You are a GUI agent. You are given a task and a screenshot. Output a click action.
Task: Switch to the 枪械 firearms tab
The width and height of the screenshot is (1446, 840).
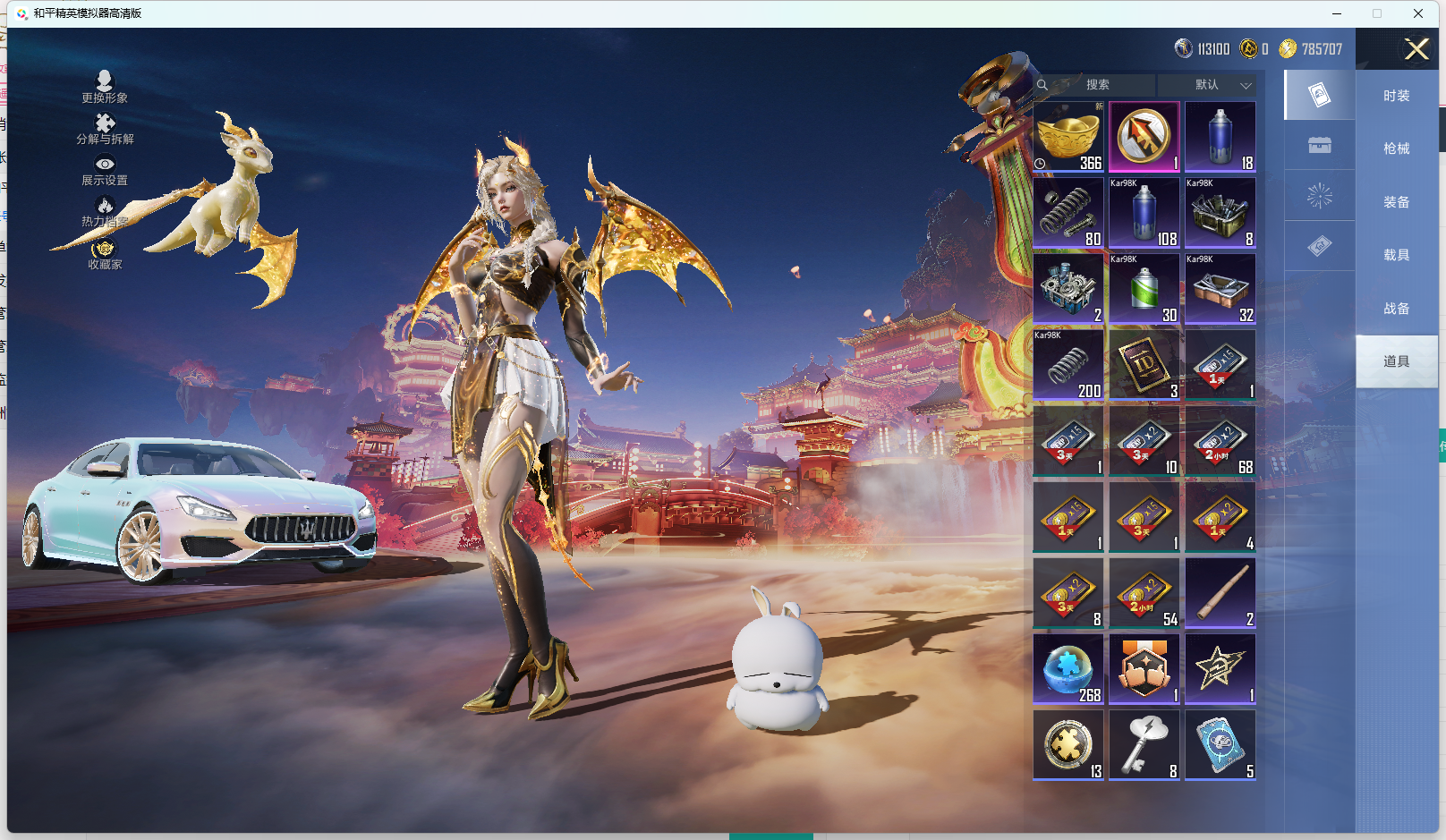pyautogui.click(x=1396, y=148)
